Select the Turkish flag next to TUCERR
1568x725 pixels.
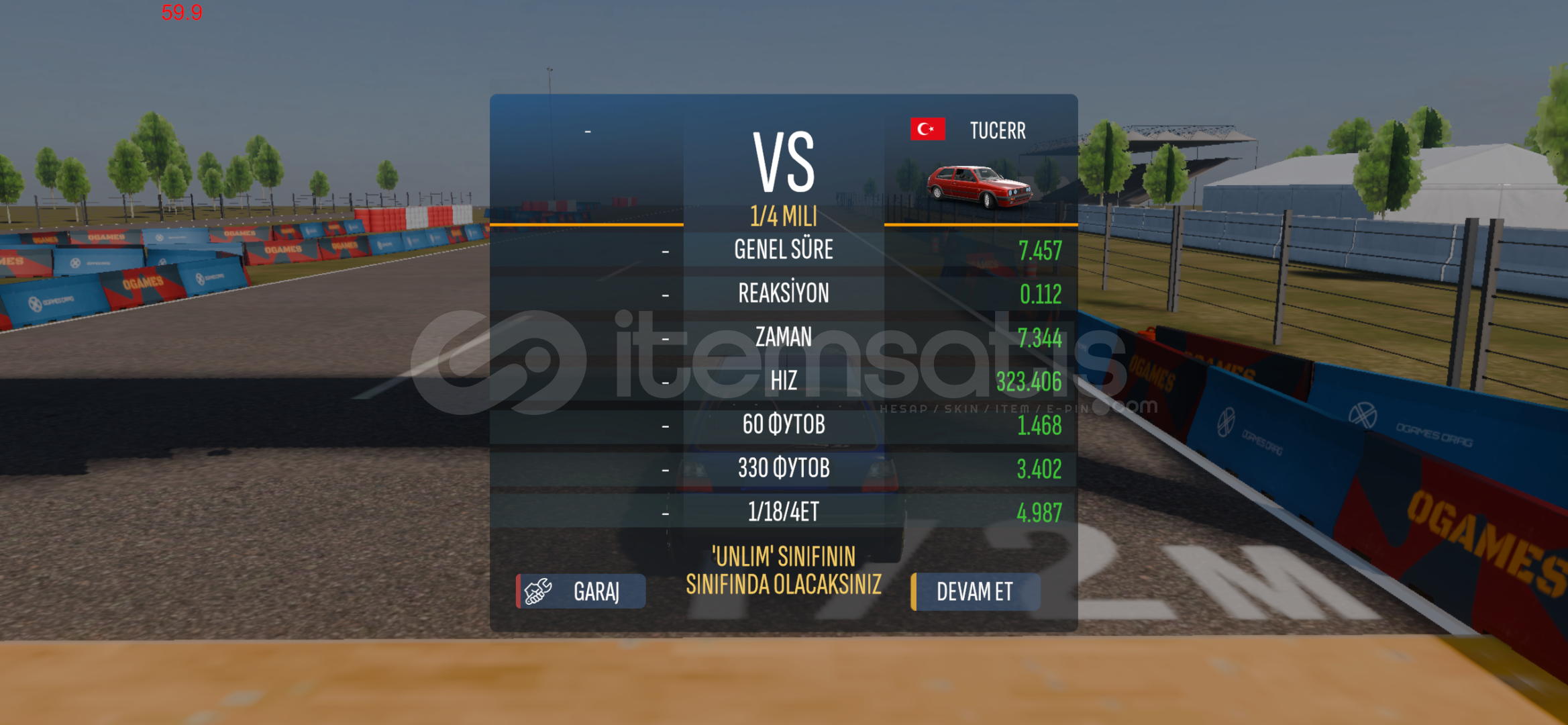click(x=927, y=129)
